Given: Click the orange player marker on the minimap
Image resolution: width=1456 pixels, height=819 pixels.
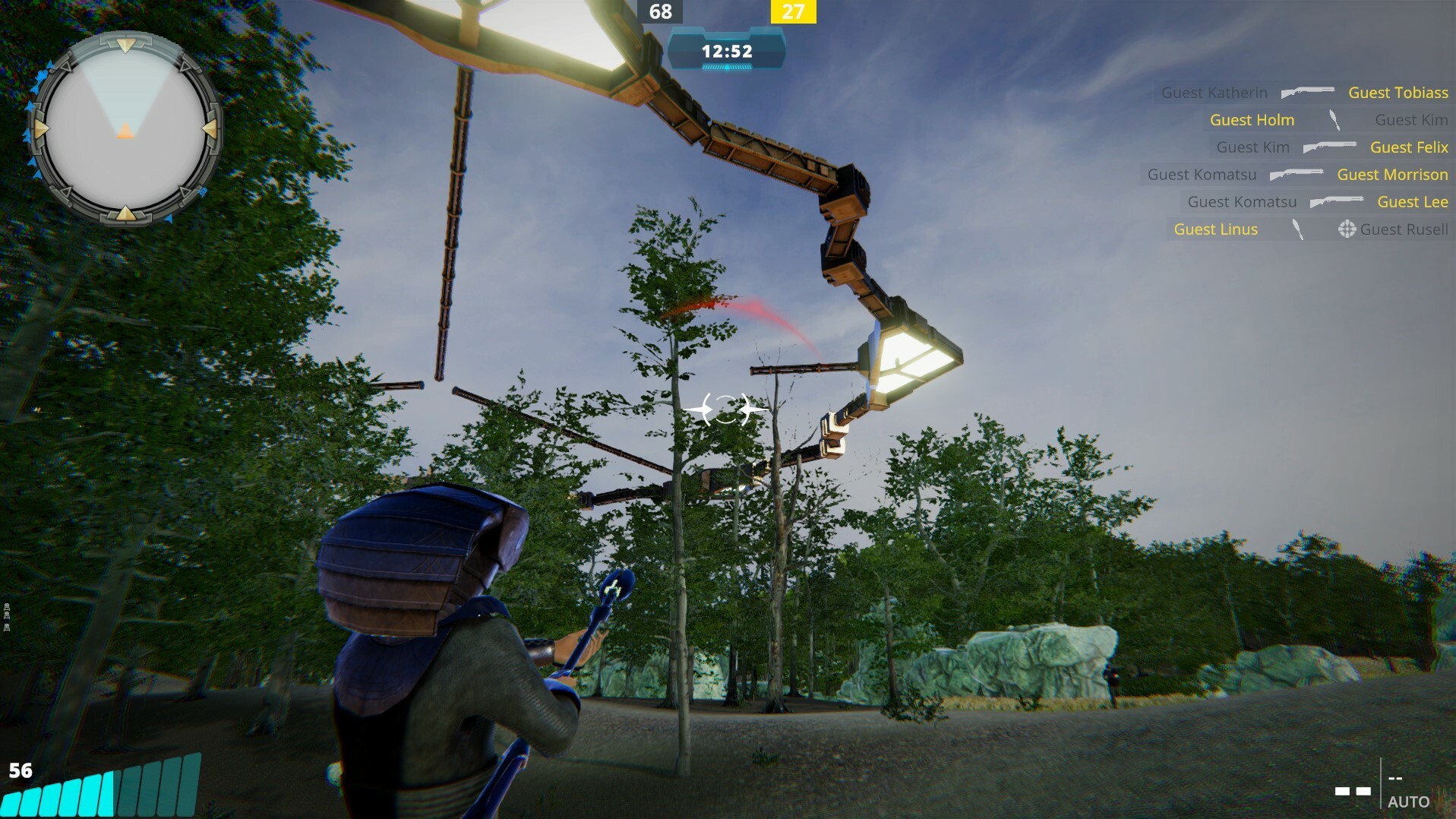Looking at the screenshot, I should click(124, 131).
